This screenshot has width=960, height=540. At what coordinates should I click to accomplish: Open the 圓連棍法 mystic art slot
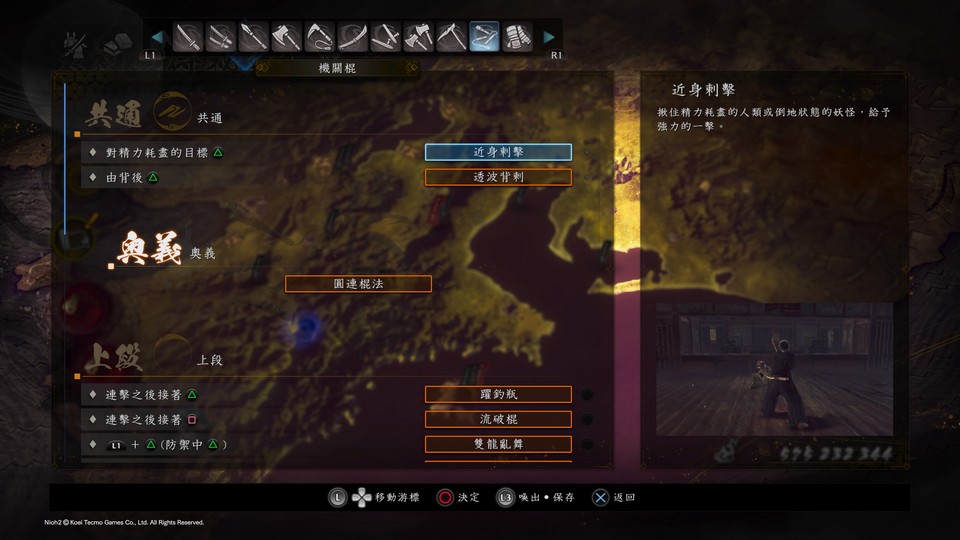(358, 283)
